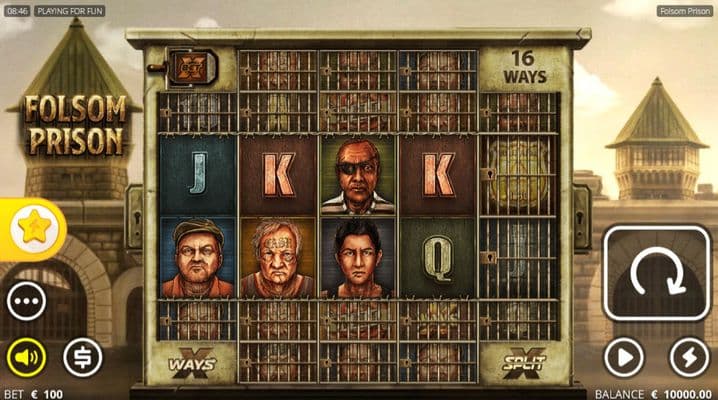
Task: Open the bet settings with the dollar button
Action: 83,357
